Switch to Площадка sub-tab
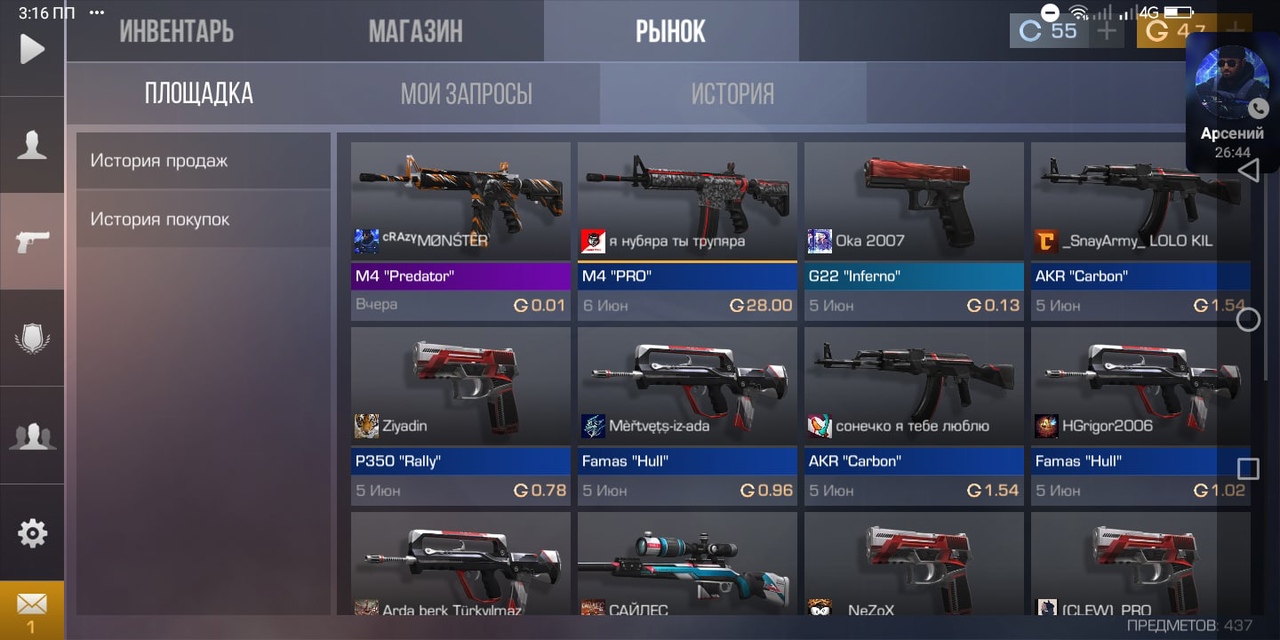This screenshot has width=1280, height=640. pyautogui.click(x=199, y=94)
